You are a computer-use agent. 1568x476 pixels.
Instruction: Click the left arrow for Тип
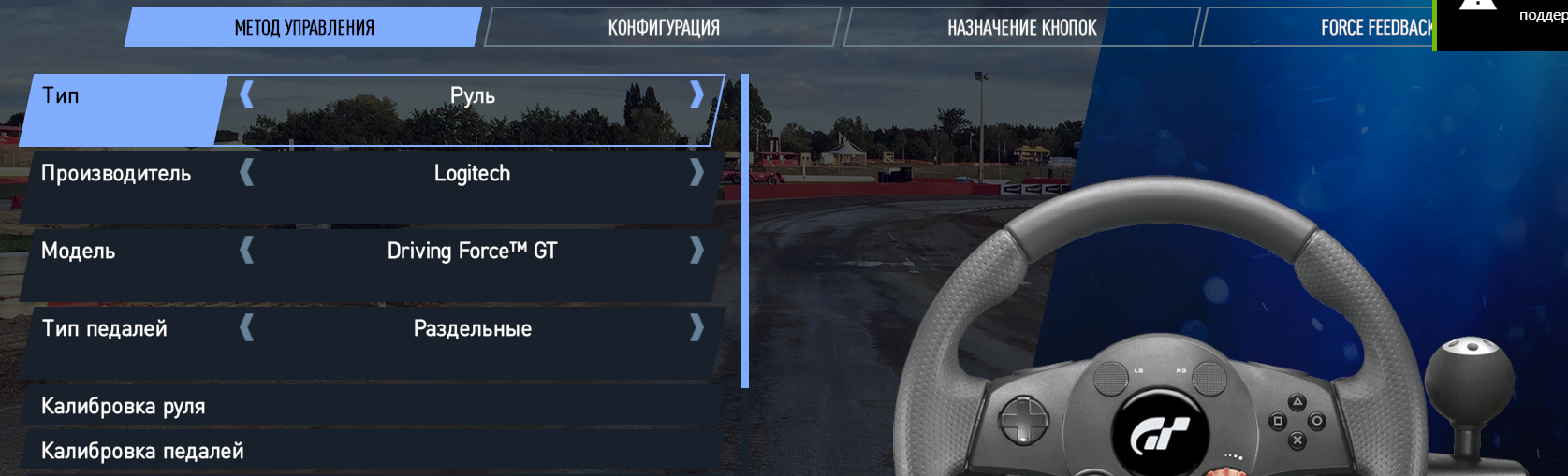pyautogui.click(x=247, y=94)
